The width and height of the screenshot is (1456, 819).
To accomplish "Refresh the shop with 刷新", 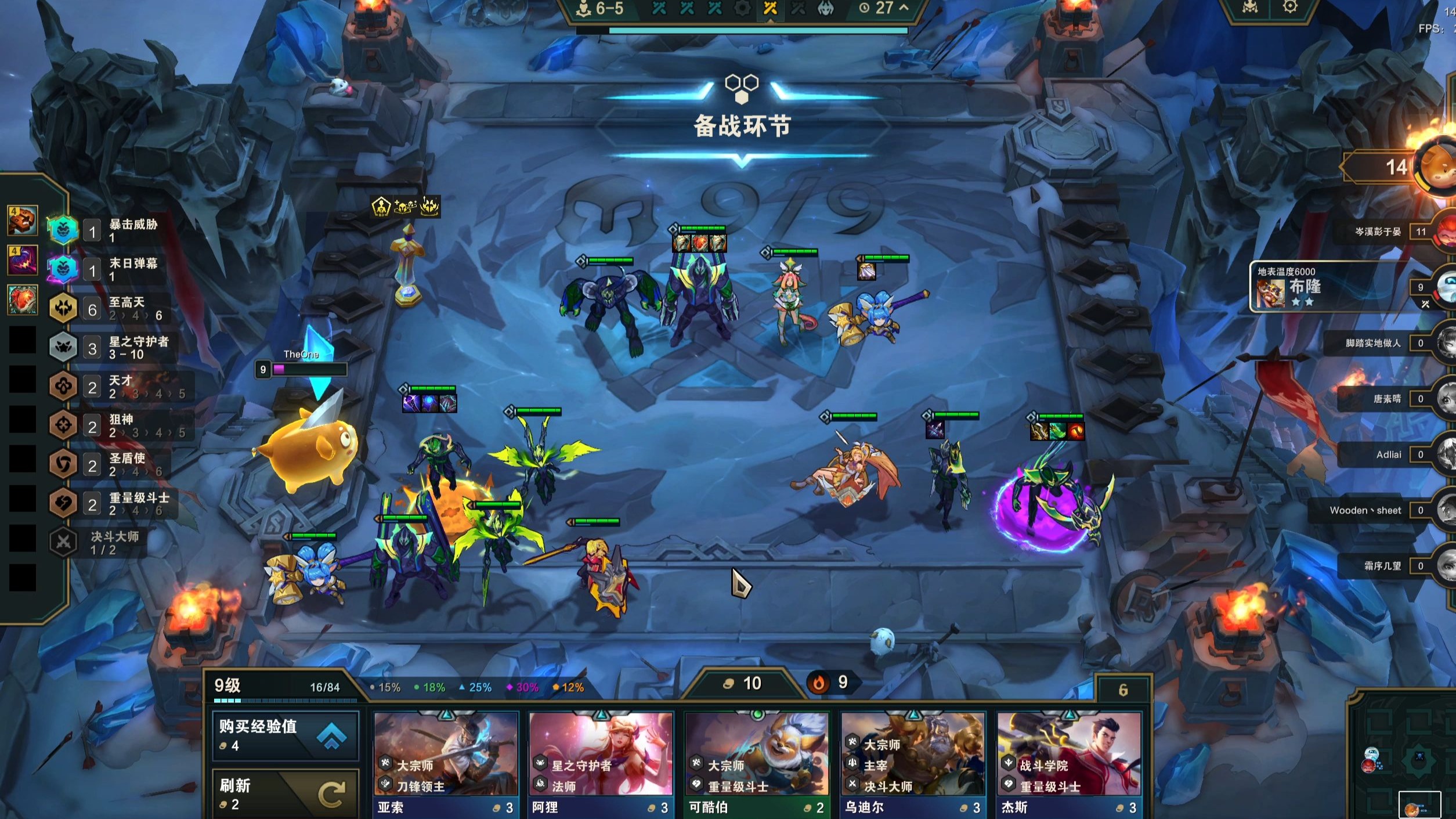I will click(286, 794).
